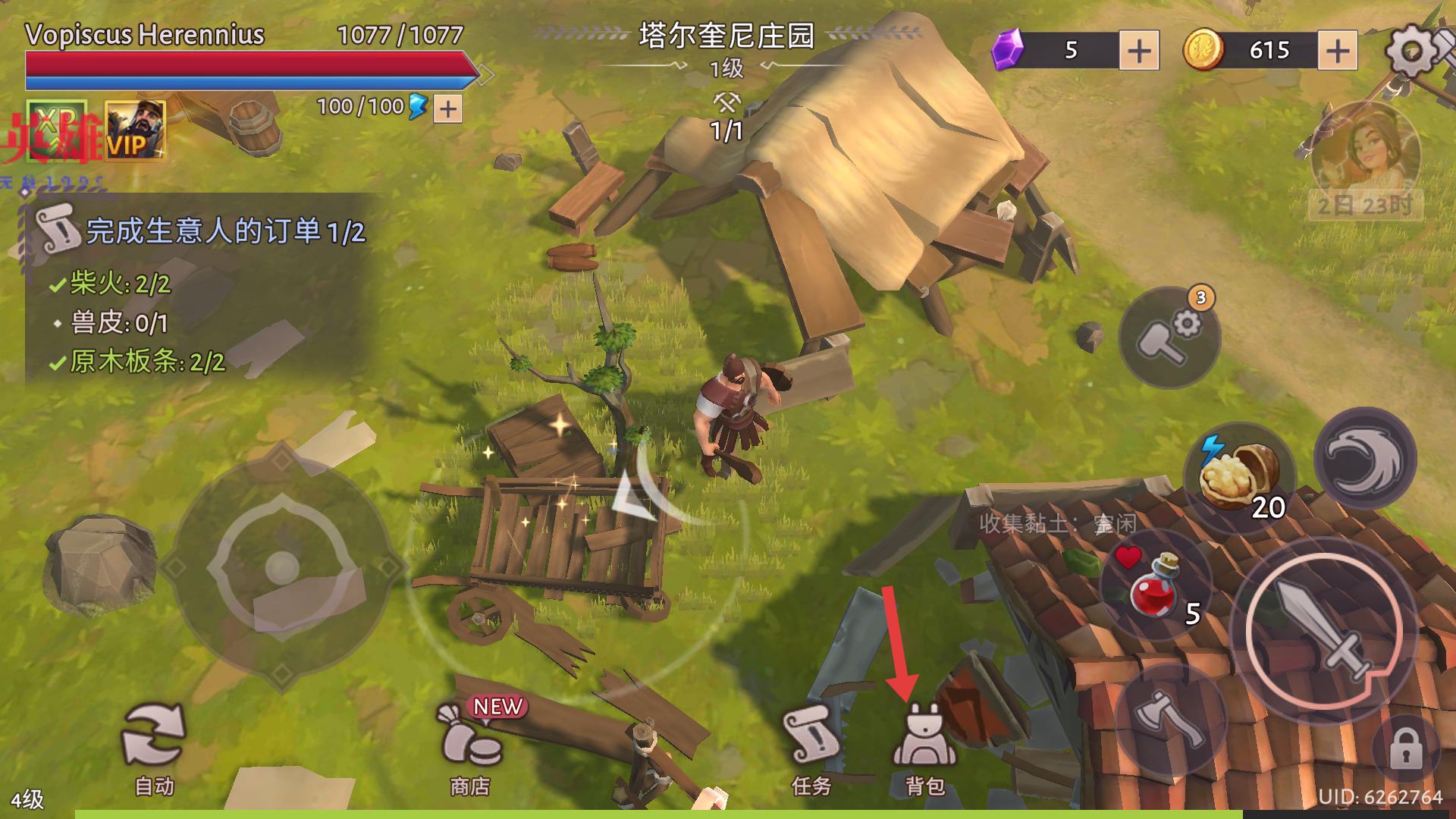The height and width of the screenshot is (819, 1456).
Task: Tap the padlock locked slot
Action: pyautogui.click(x=1405, y=749)
